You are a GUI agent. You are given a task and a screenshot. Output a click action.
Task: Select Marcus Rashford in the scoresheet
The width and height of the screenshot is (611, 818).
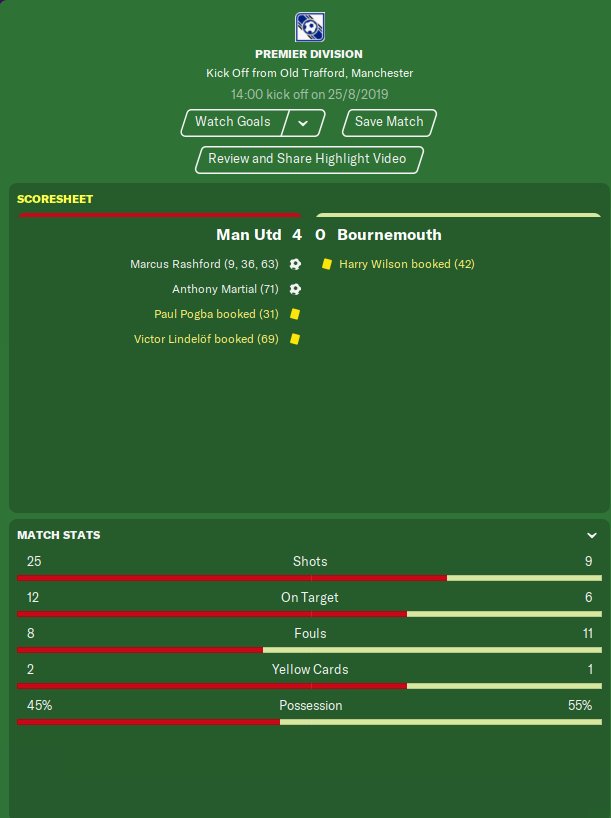[204, 264]
